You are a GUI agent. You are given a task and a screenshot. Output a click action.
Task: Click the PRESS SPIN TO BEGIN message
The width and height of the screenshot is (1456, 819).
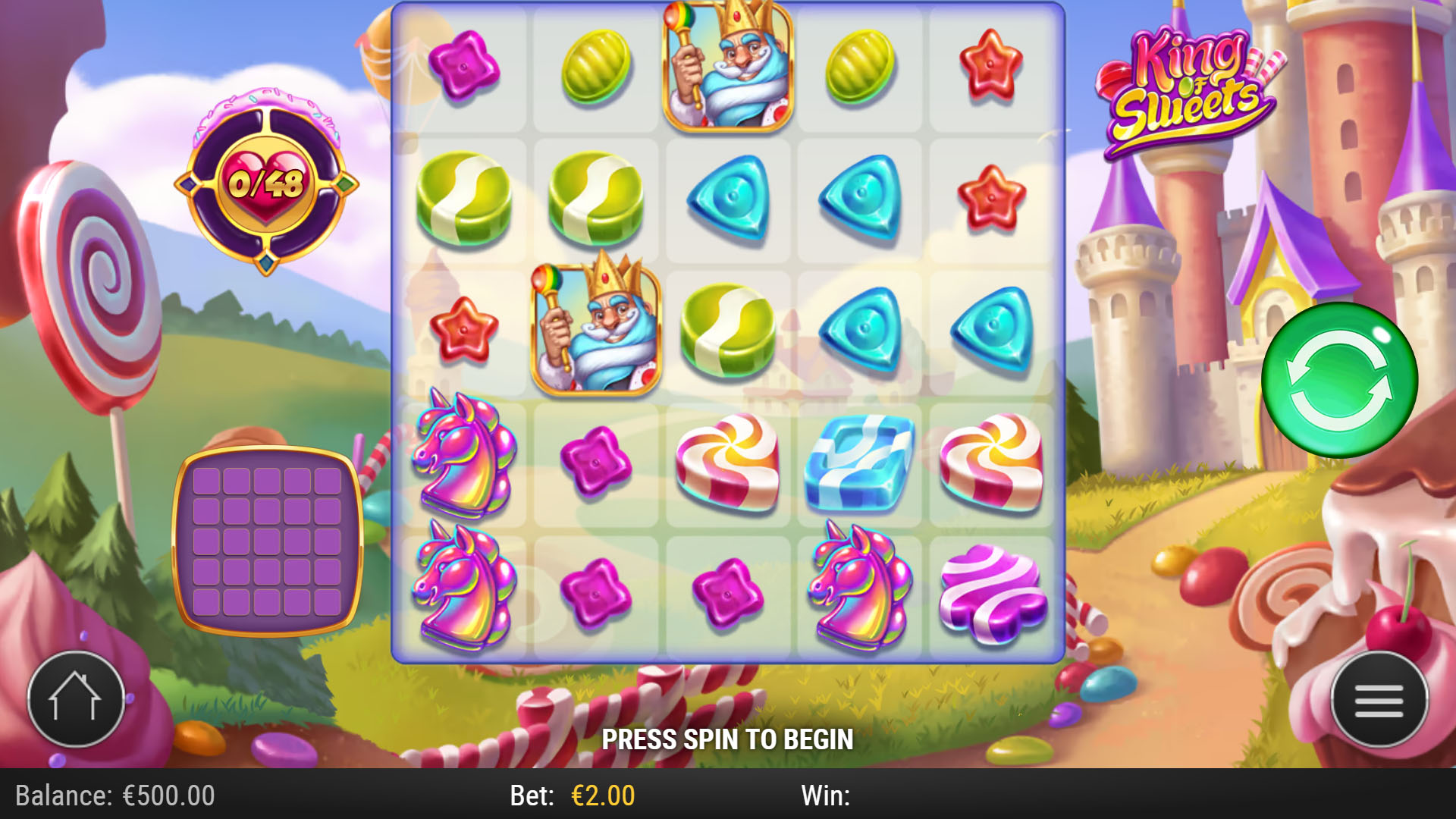(x=727, y=738)
